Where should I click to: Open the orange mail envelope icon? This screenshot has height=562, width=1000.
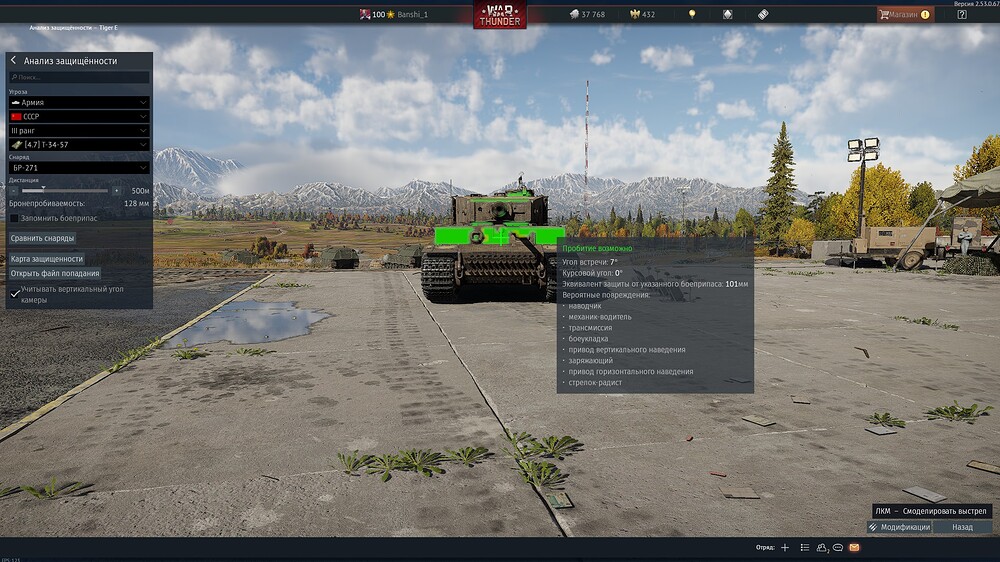pyautogui.click(x=854, y=548)
